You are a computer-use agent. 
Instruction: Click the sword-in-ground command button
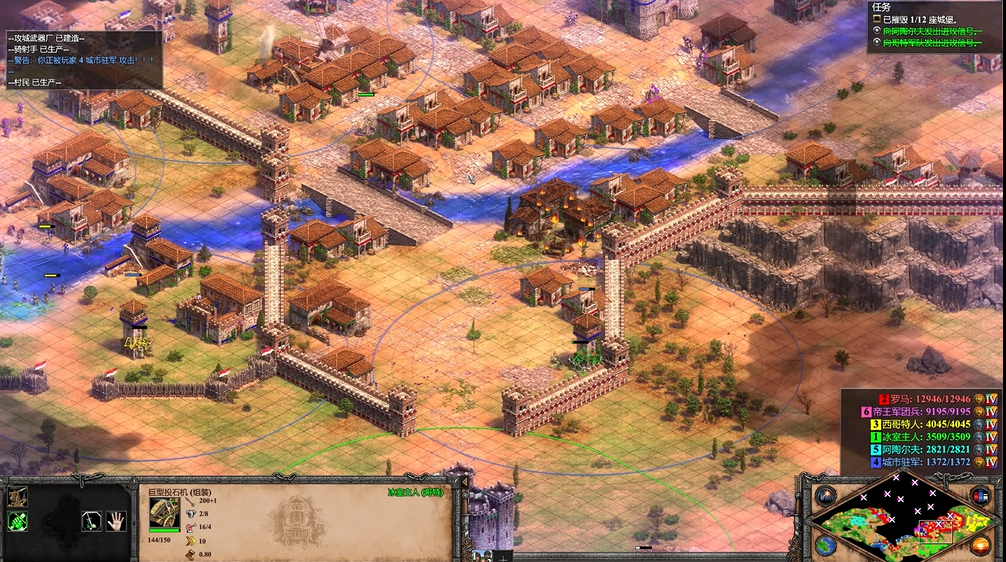(90, 520)
